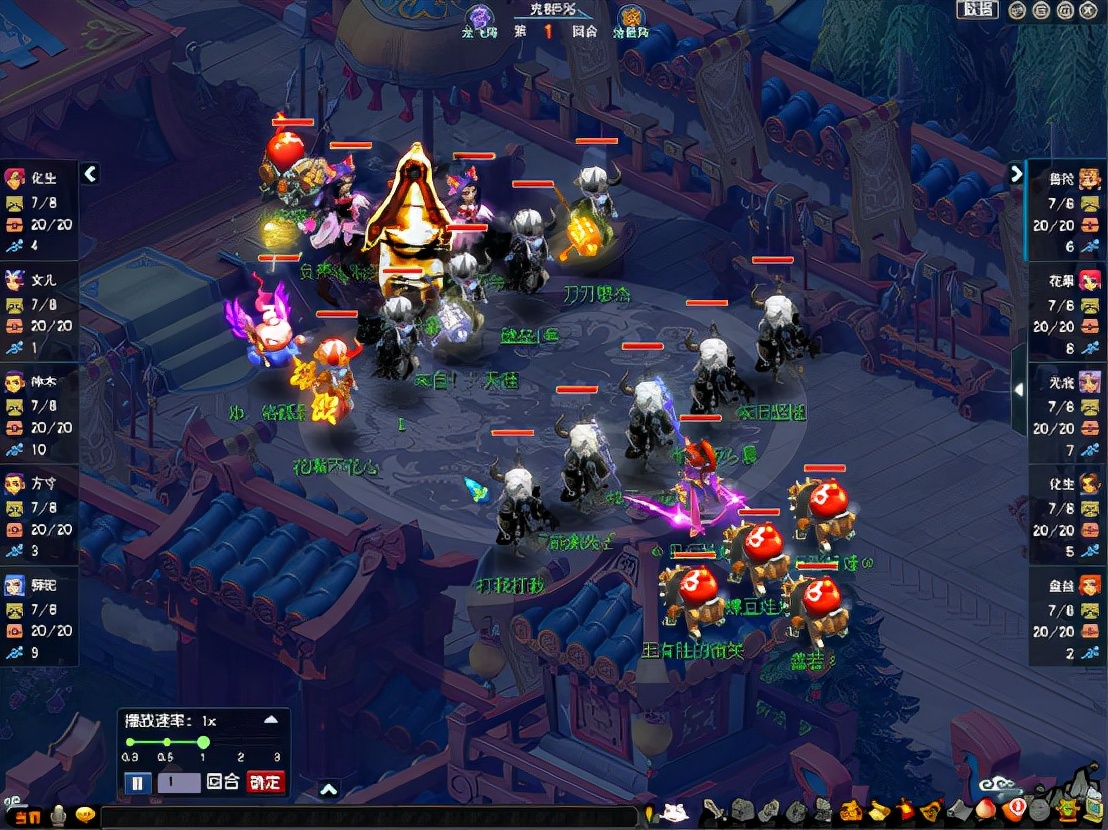
Task: Click the white pig pet icon
Action: (x=674, y=809)
